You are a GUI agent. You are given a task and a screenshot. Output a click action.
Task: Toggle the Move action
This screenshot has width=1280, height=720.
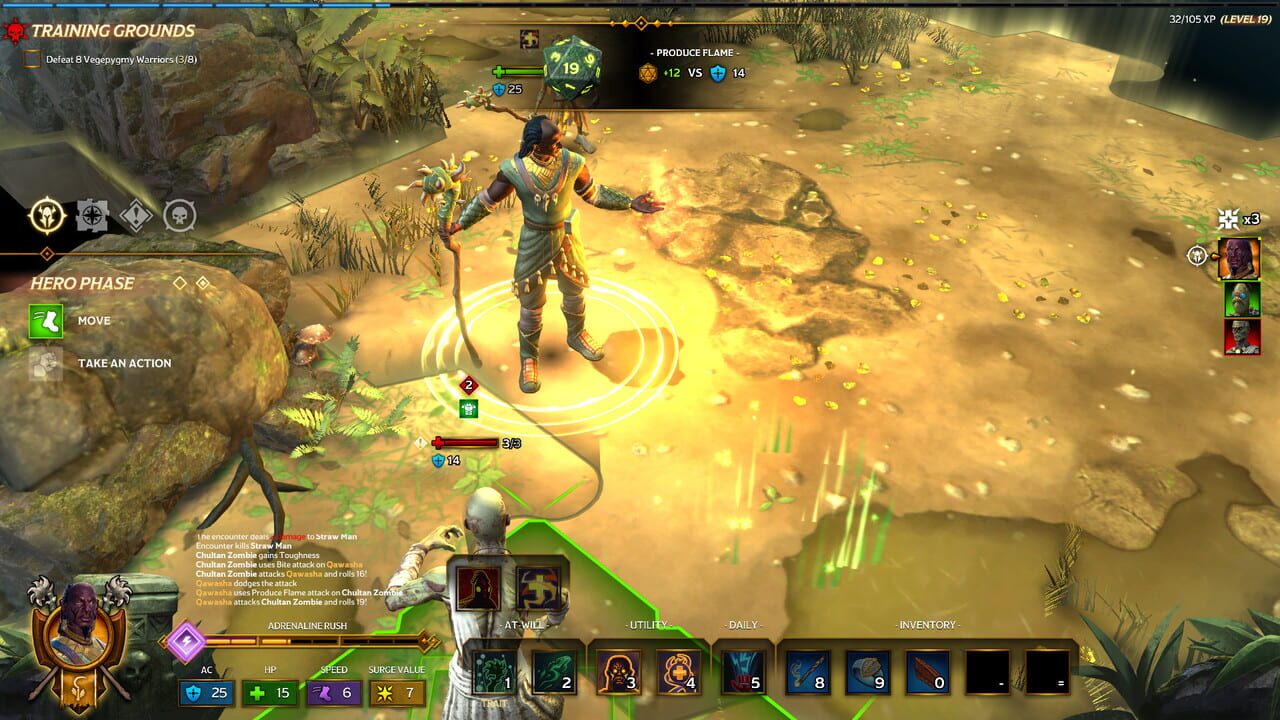(x=48, y=320)
